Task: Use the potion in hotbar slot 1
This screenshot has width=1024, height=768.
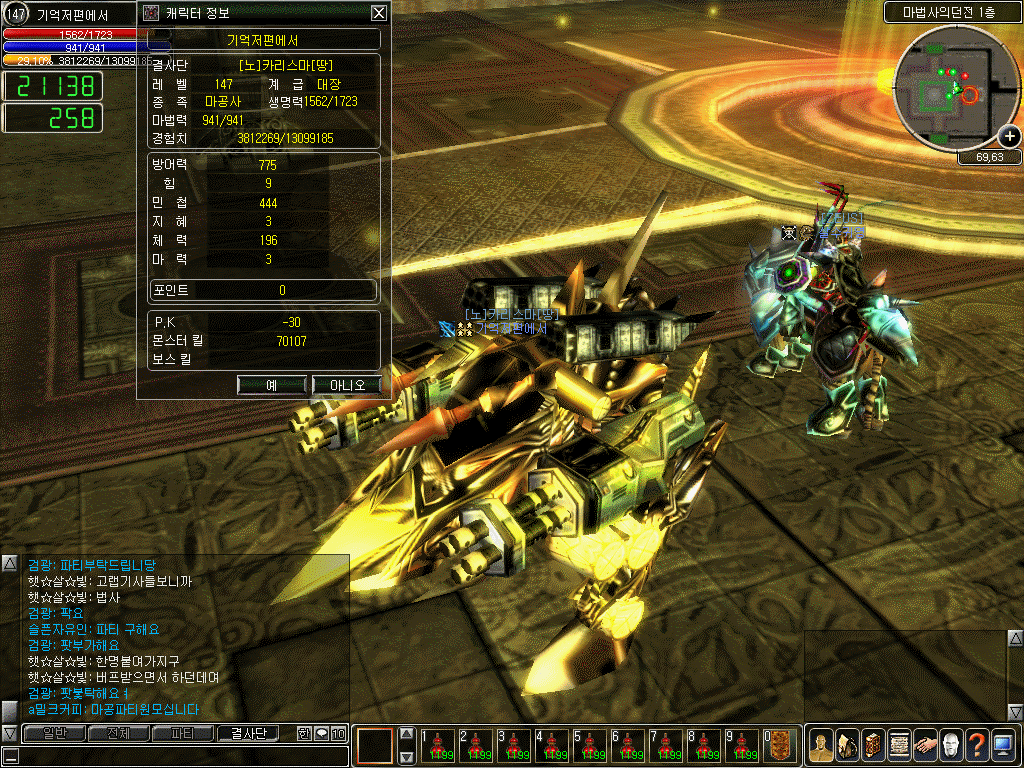Action: (x=438, y=746)
